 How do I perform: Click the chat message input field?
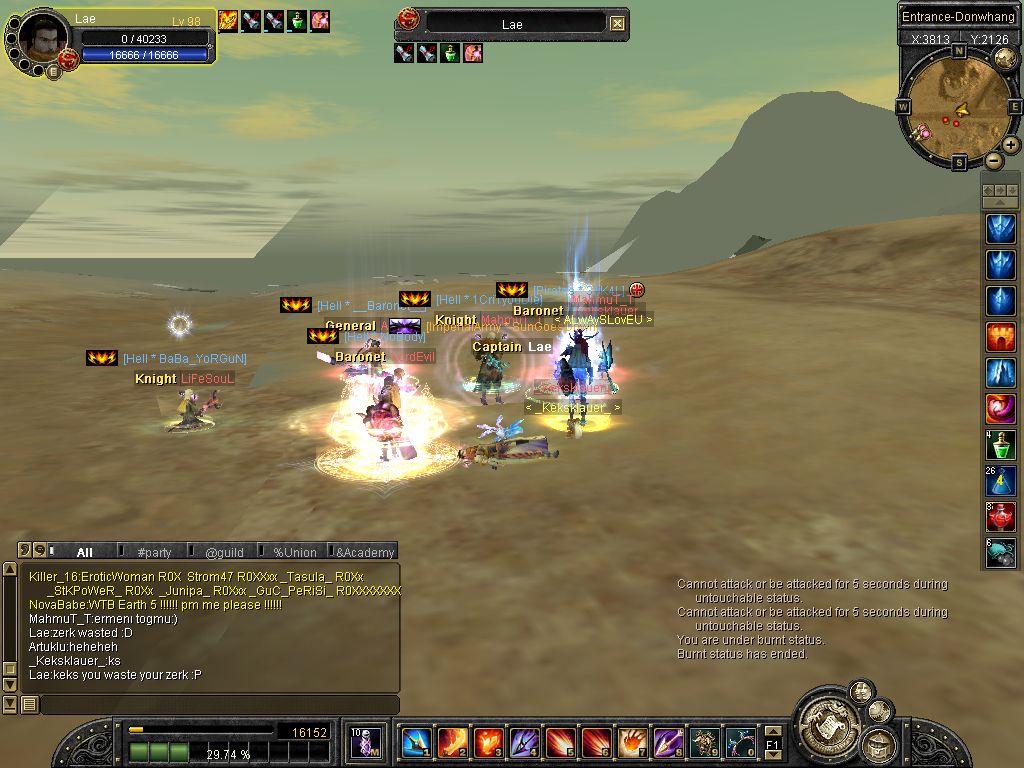(218, 705)
